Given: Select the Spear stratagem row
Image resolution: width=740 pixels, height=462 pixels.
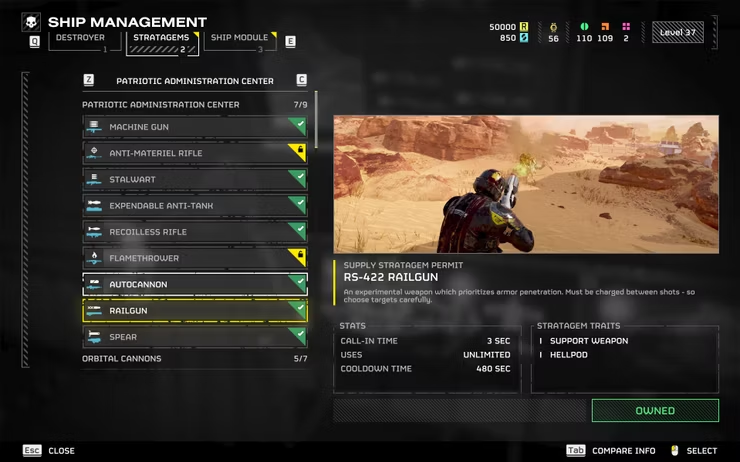Looking at the screenshot, I should [x=194, y=337].
